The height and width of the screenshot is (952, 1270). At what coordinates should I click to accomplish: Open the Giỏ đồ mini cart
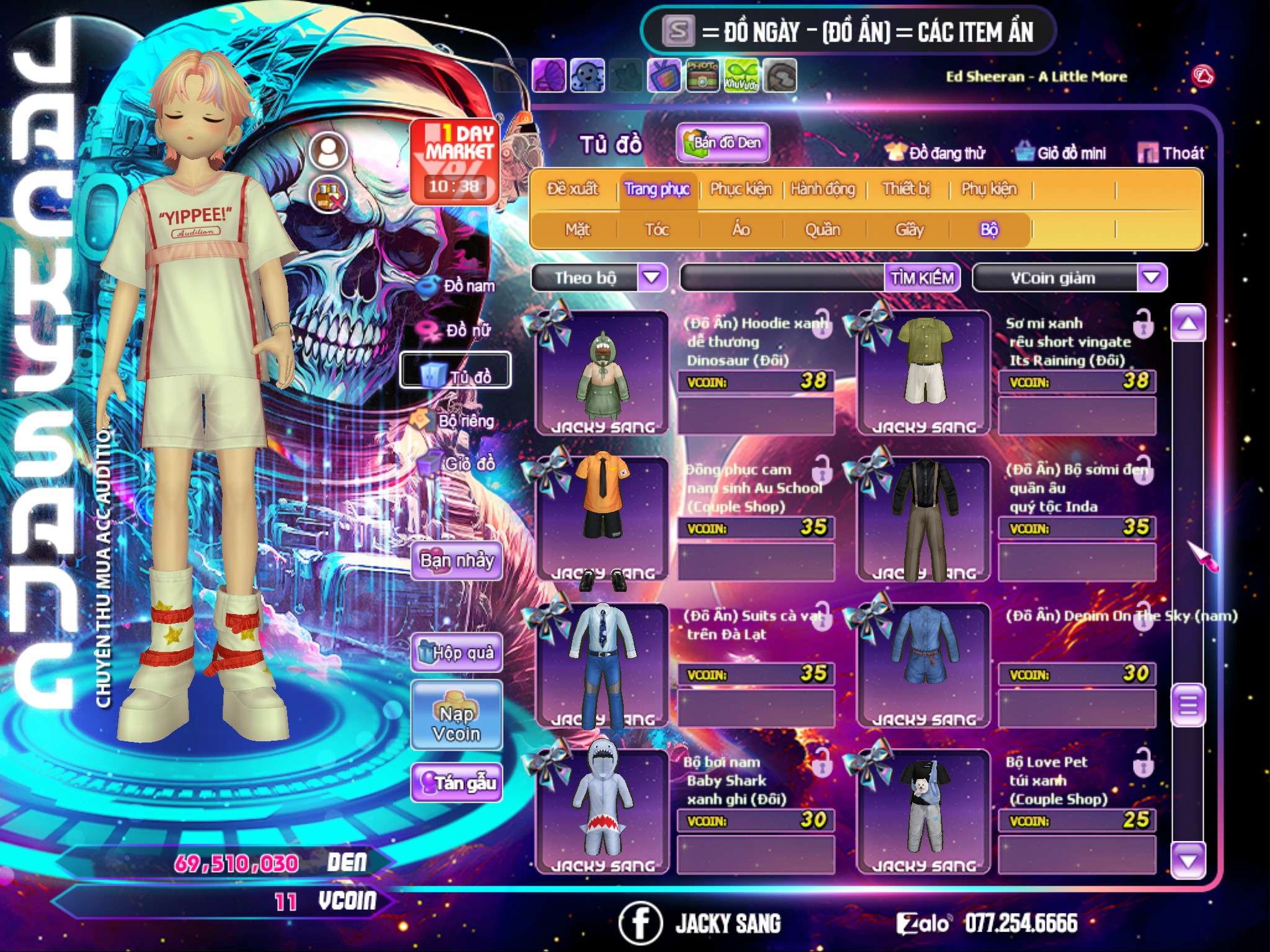[x=1062, y=153]
